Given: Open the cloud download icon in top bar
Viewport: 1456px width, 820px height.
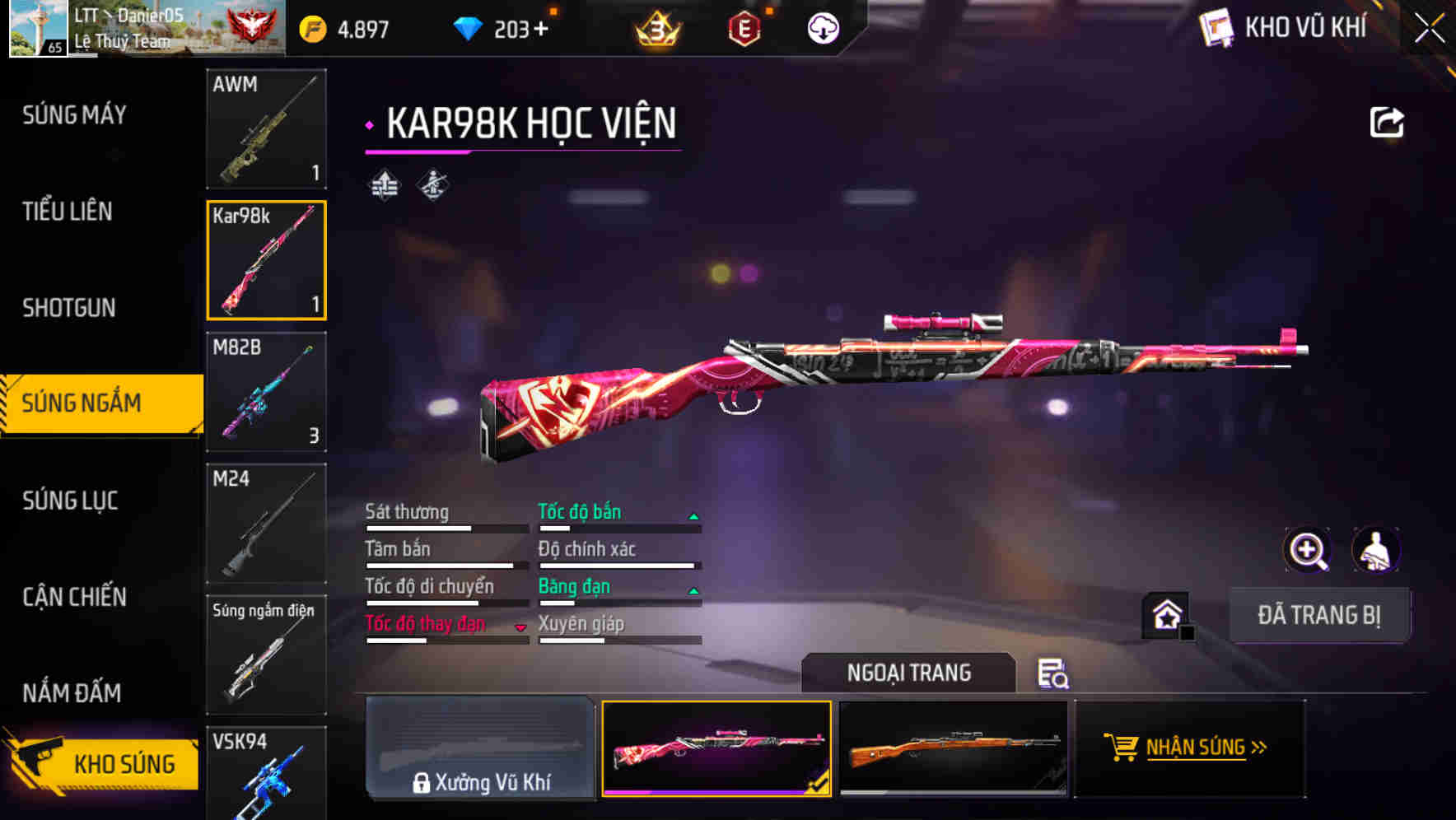Looking at the screenshot, I should pos(822,27).
